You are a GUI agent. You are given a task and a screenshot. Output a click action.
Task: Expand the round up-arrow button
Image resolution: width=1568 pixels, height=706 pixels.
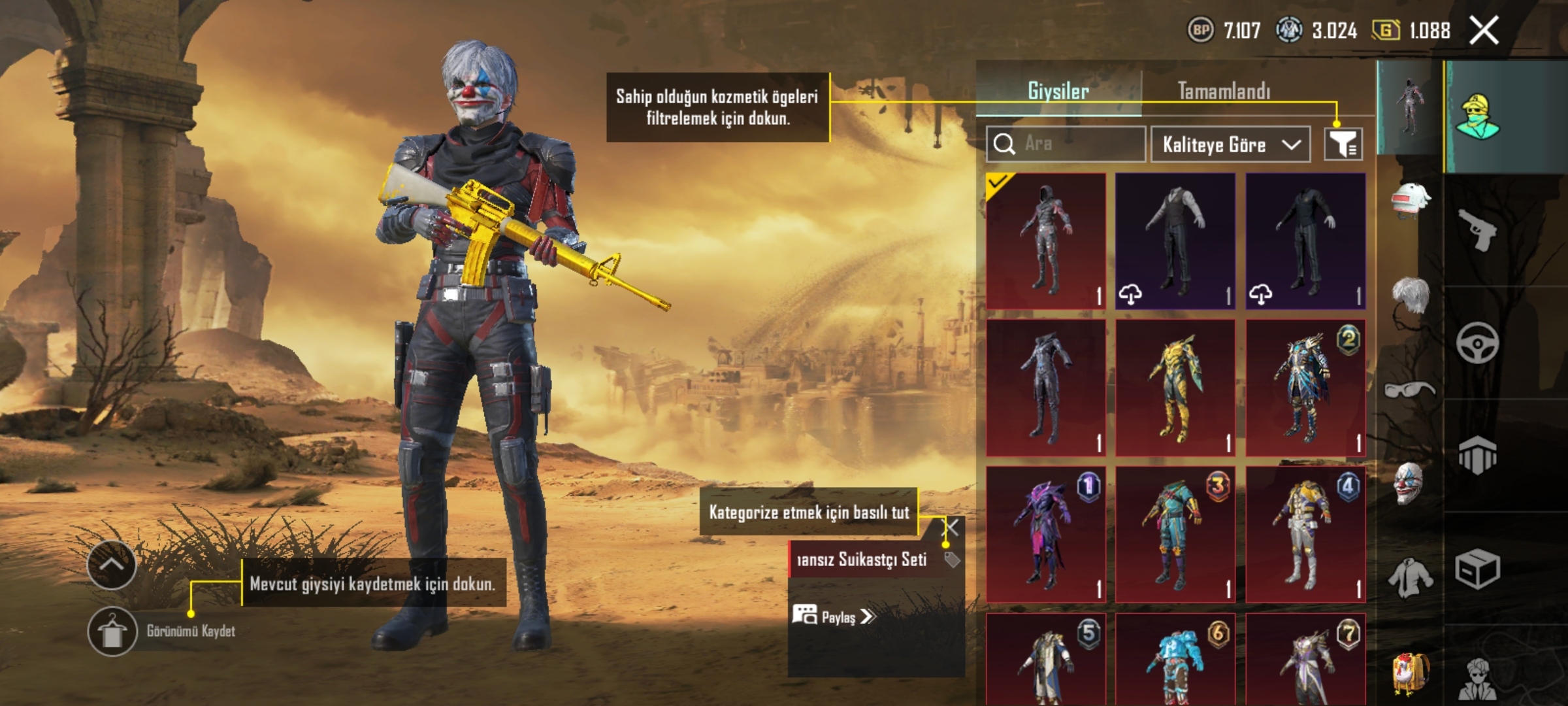pyautogui.click(x=112, y=565)
